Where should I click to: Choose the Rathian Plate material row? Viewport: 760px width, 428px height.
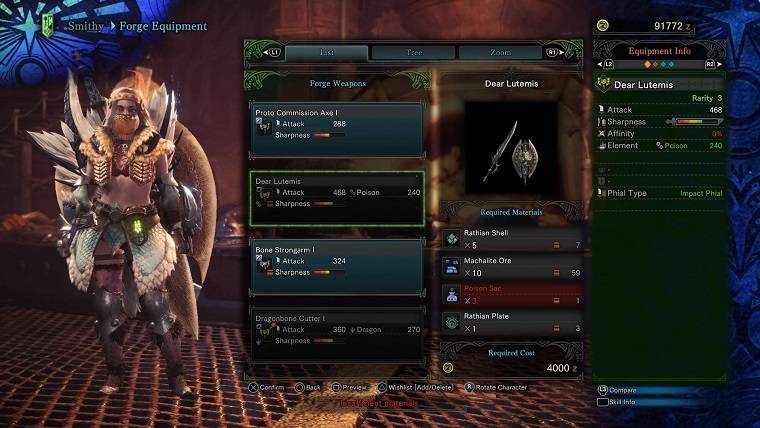(512, 322)
